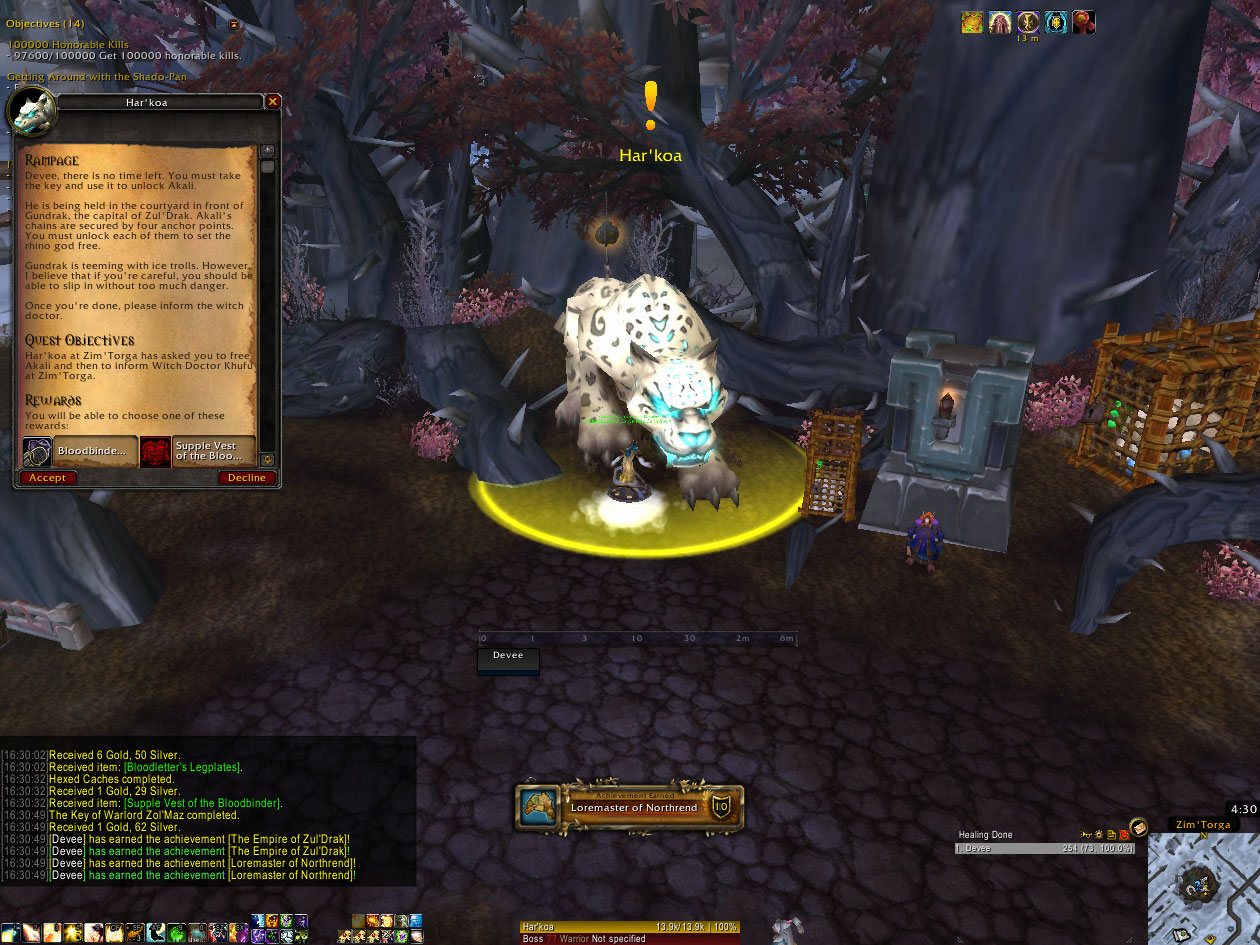This screenshot has height=945, width=1260.
Task: Reset the healing meter with the red X
Action: (1124, 834)
